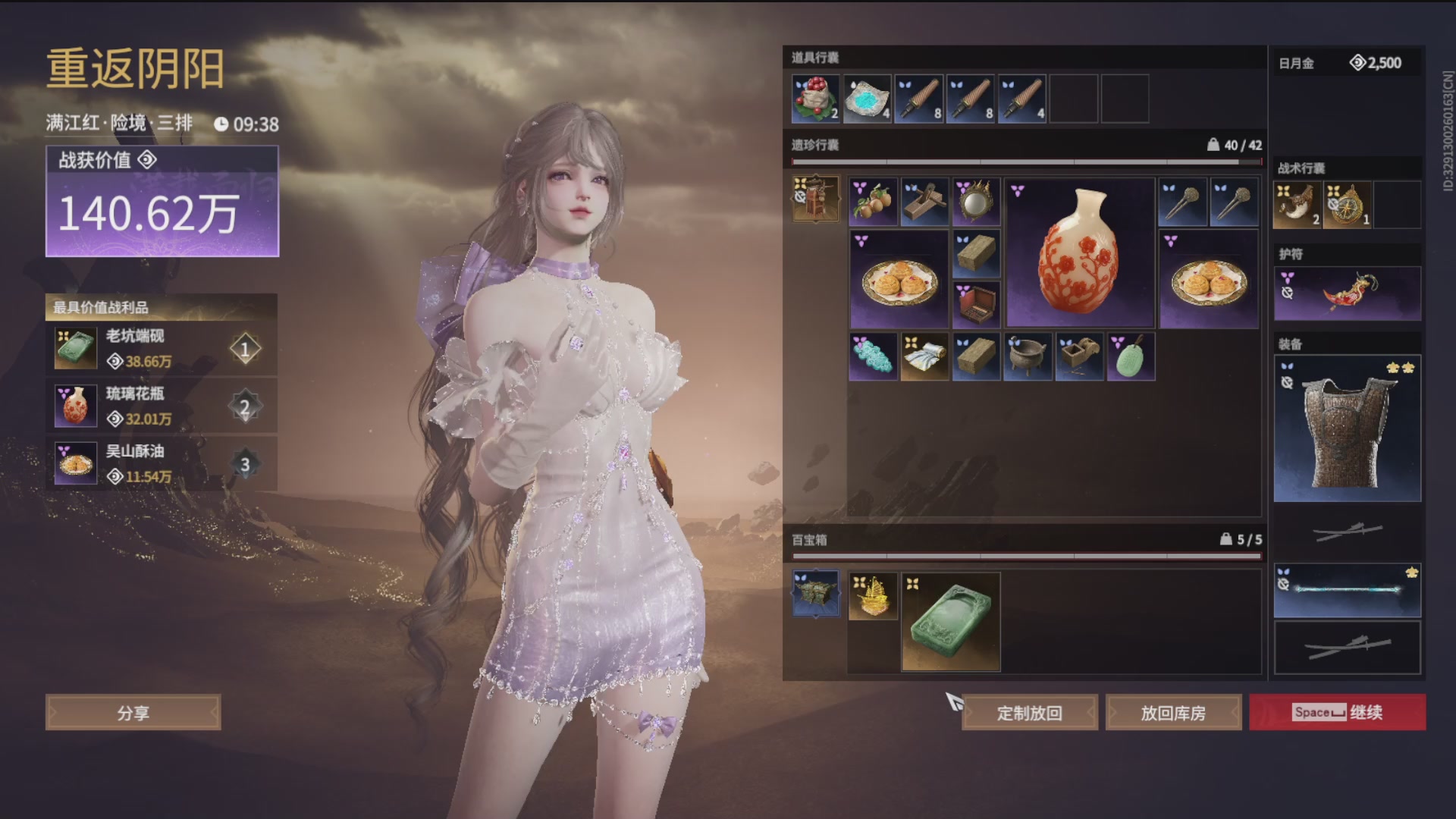Click the 分享 share button

pyautogui.click(x=133, y=713)
